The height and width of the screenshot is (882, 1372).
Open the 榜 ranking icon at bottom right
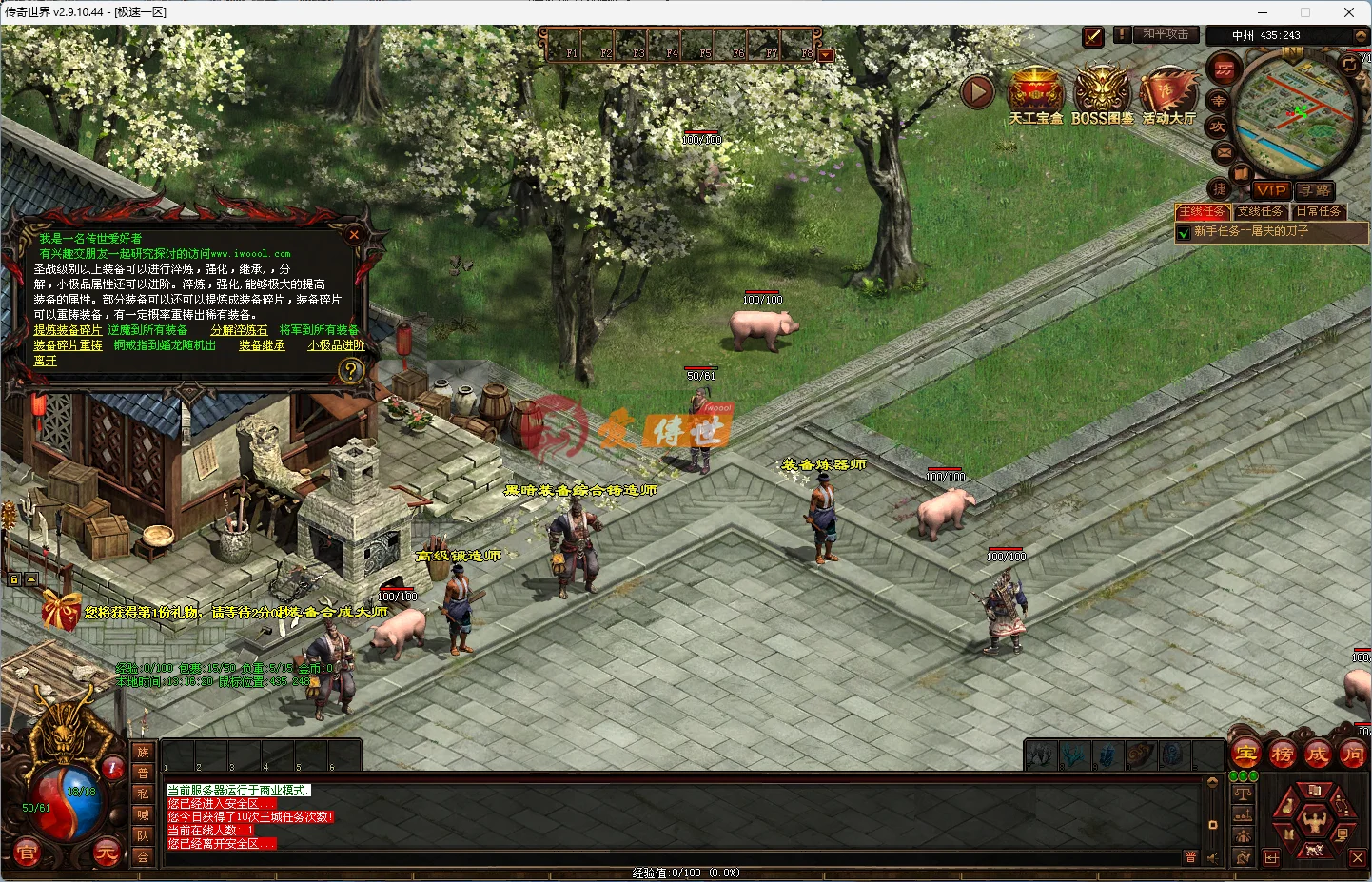[x=1281, y=754]
